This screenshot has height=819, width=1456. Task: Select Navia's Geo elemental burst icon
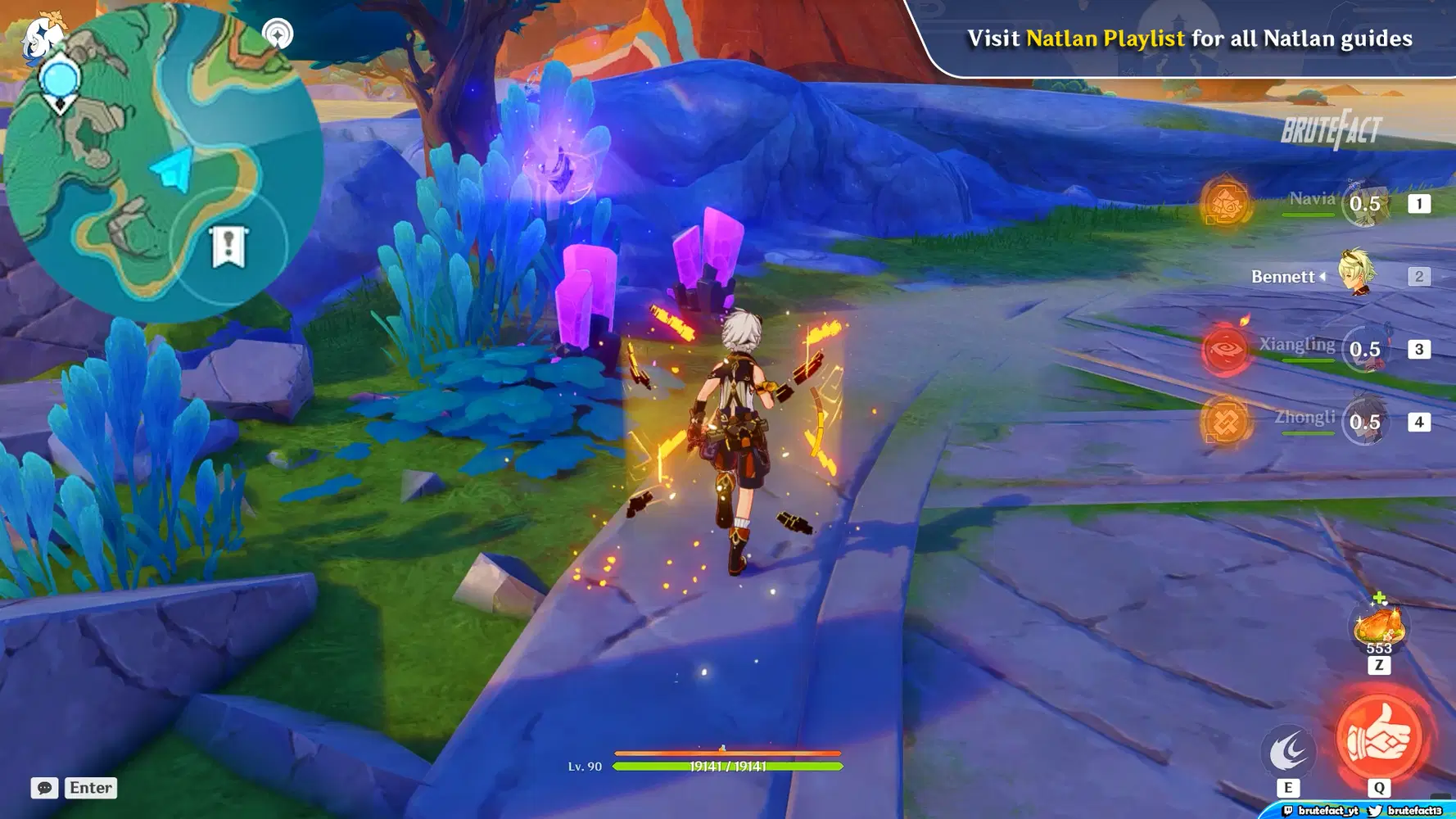click(1226, 201)
